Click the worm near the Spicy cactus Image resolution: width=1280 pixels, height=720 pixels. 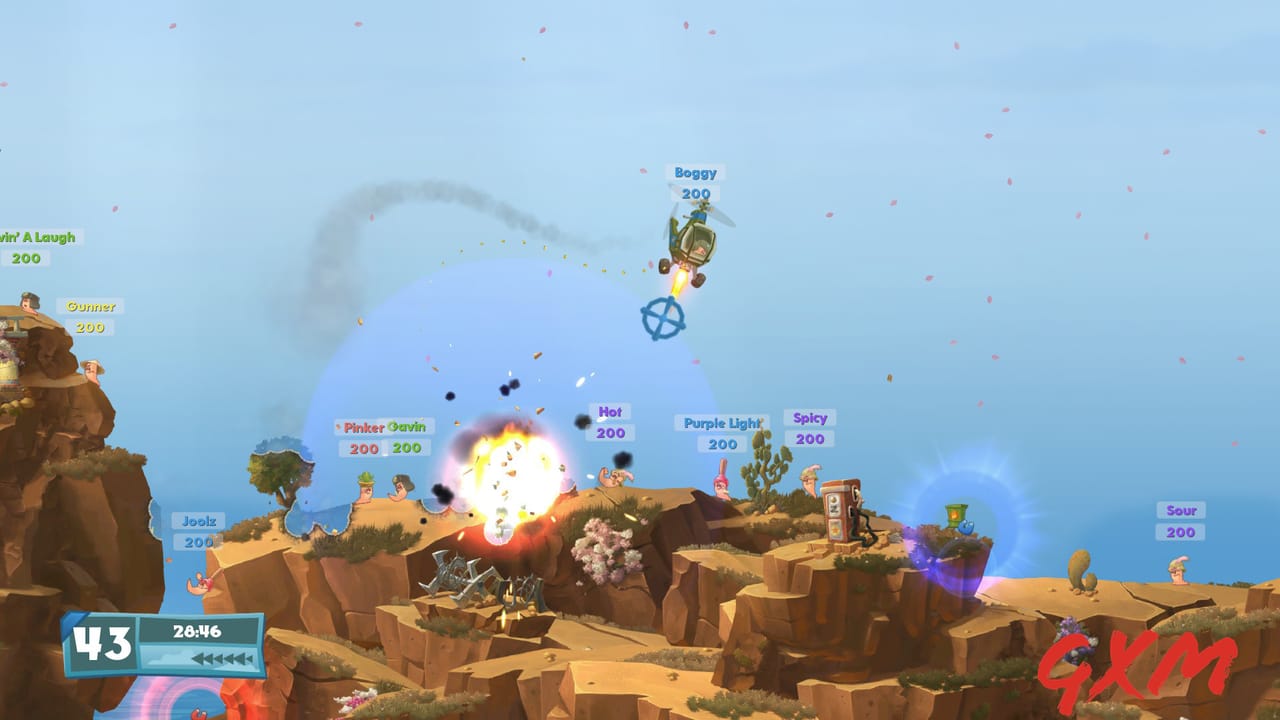[810, 480]
